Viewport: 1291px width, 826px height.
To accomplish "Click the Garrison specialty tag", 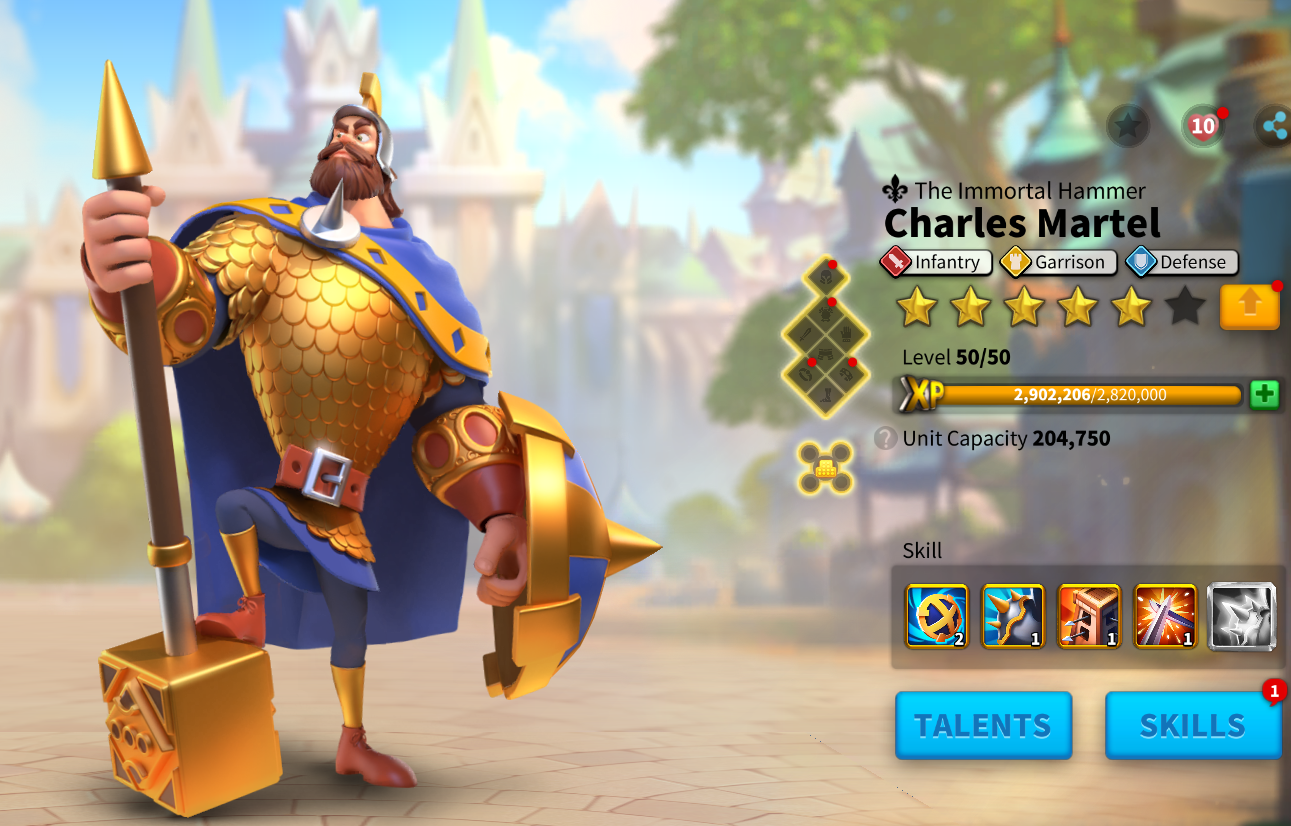I will click(1059, 262).
